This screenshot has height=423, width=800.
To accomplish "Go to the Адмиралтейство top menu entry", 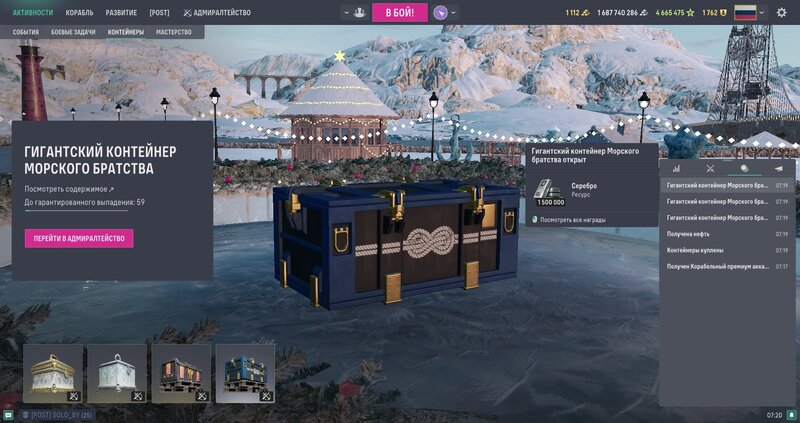I will tap(217, 13).
